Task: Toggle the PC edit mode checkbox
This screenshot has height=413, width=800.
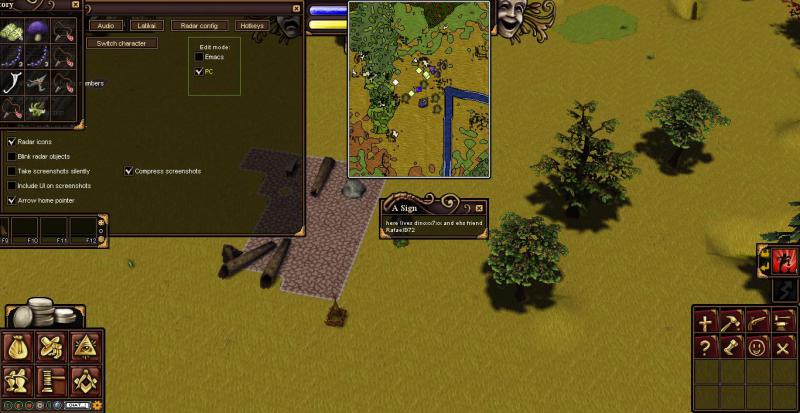Action: pos(199,72)
